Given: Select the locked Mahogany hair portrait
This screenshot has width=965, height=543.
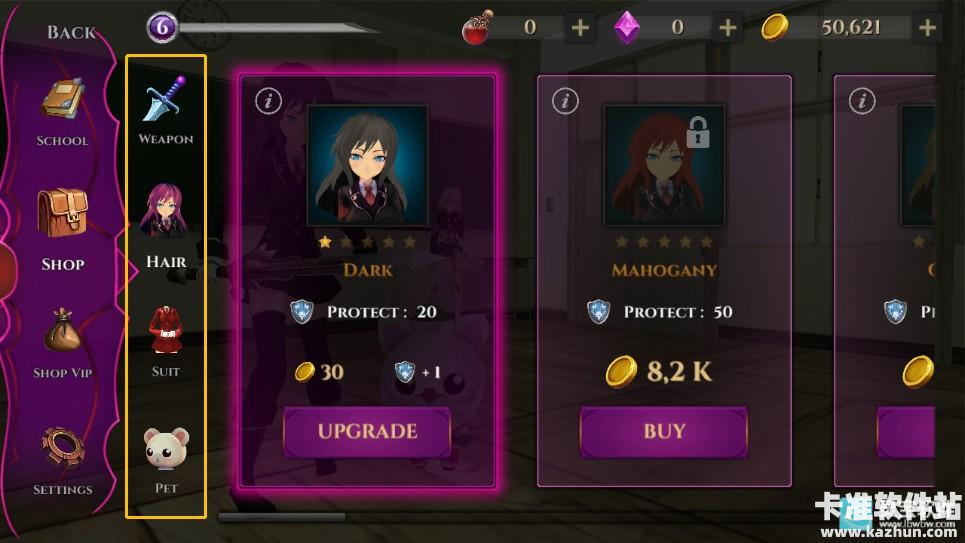Looking at the screenshot, I should [x=664, y=165].
